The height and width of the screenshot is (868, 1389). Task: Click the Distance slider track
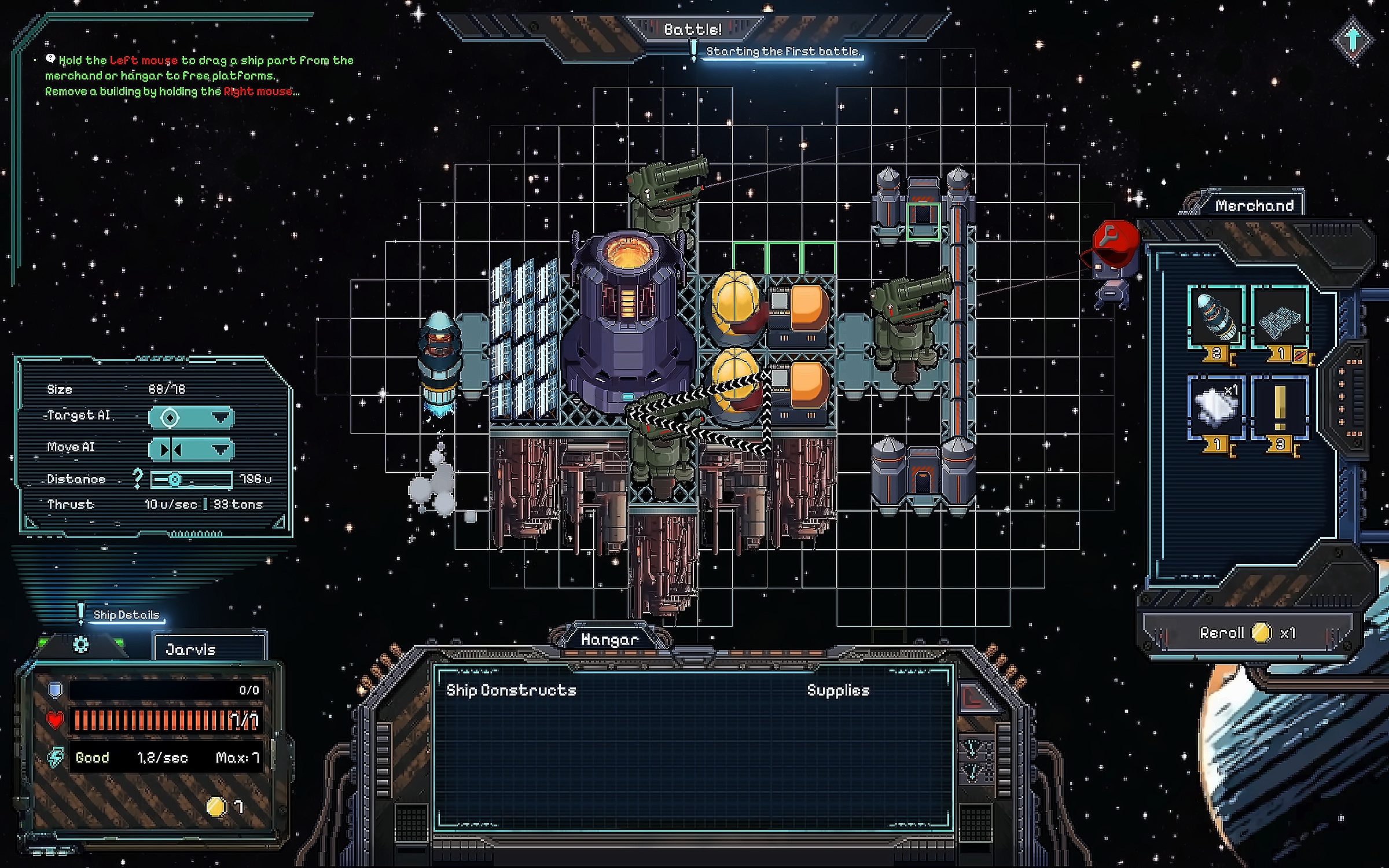click(192, 479)
